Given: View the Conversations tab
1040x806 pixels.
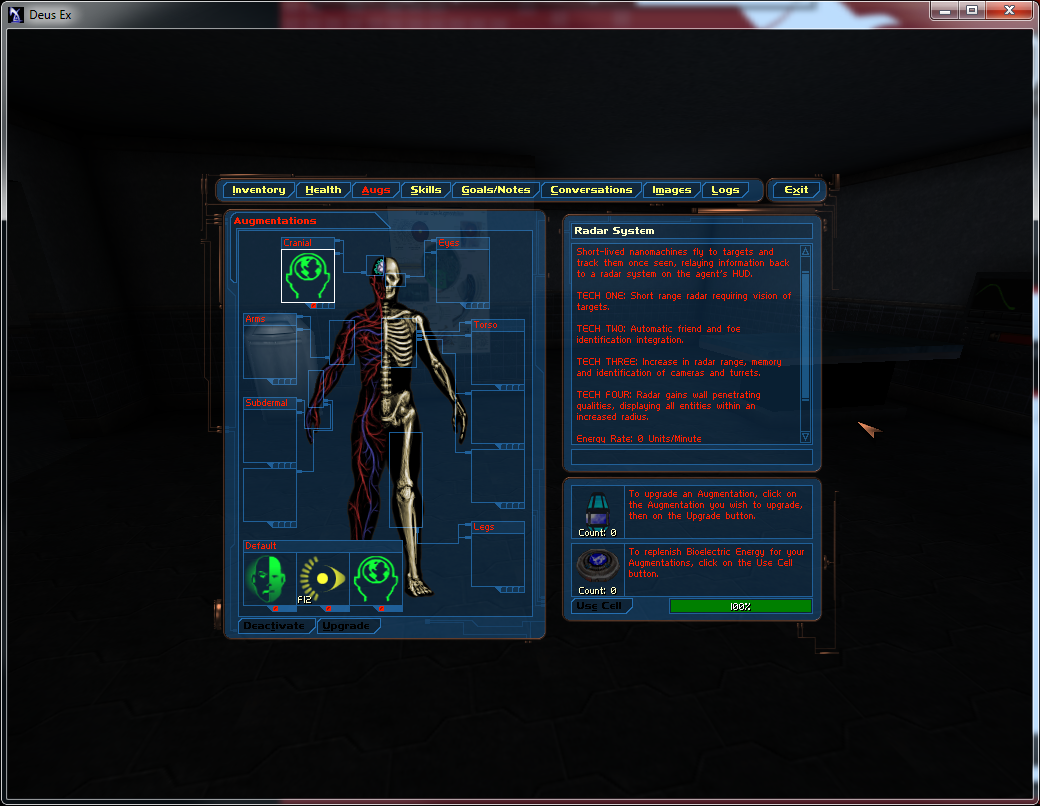Looking at the screenshot, I should [591, 190].
